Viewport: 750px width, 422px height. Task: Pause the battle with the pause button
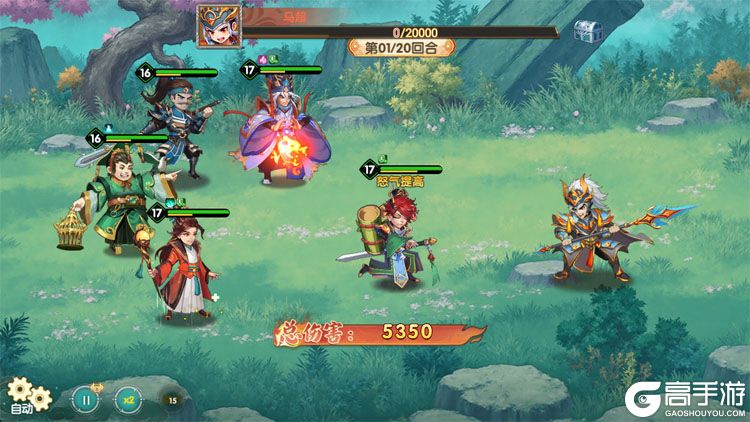86,399
